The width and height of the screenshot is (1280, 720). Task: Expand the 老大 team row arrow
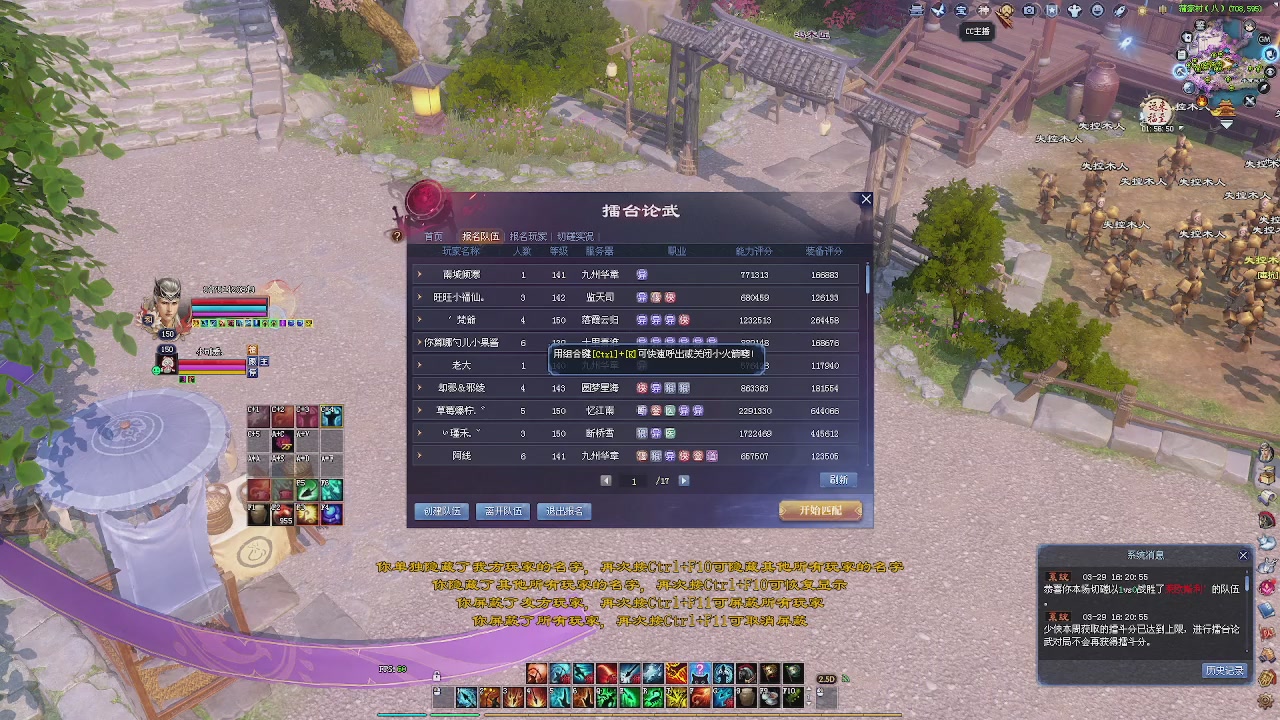point(419,365)
